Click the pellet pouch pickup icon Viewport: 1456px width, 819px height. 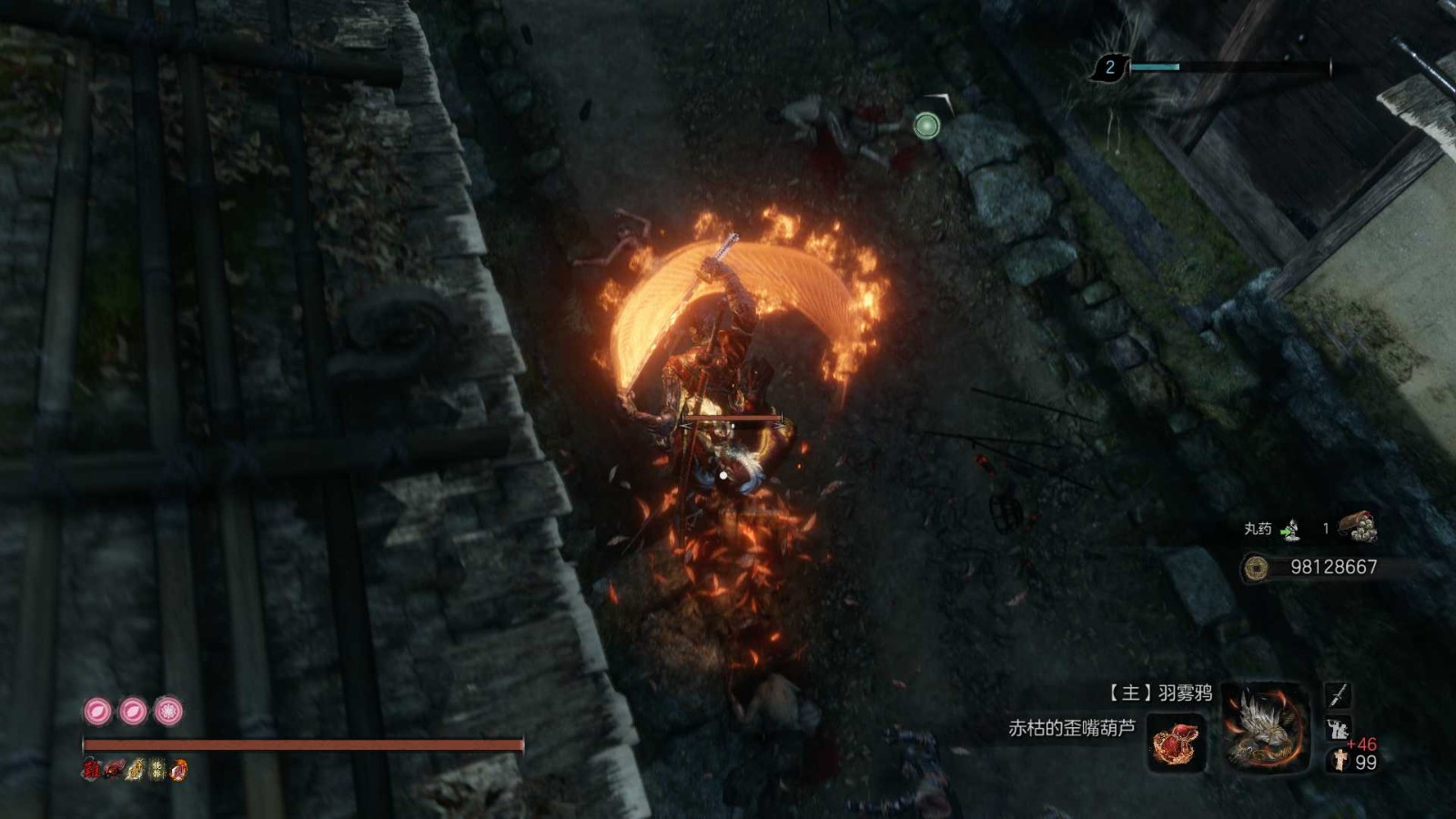tap(1358, 527)
